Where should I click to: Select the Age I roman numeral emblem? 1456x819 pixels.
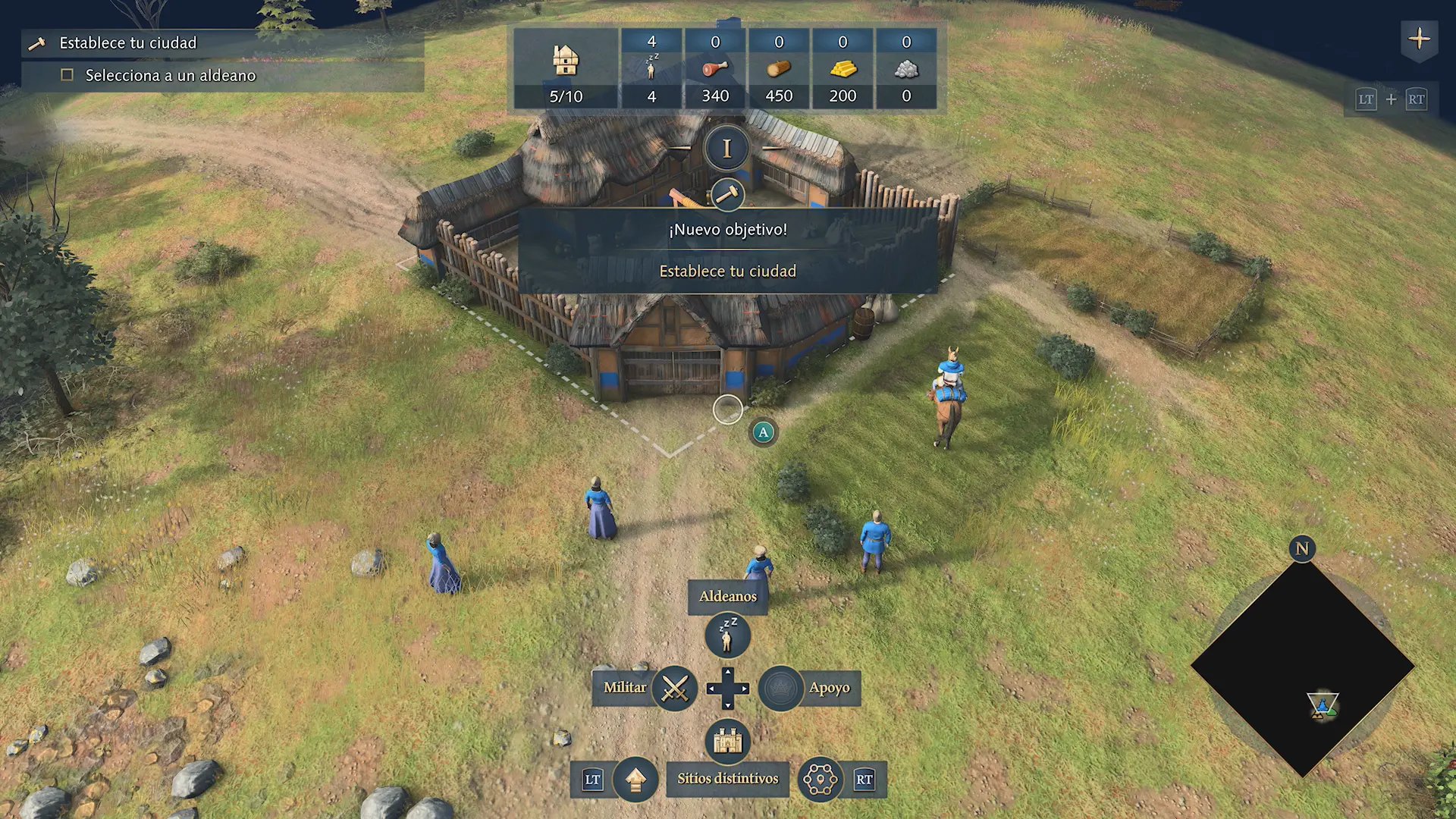pyautogui.click(x=726, y=149)
